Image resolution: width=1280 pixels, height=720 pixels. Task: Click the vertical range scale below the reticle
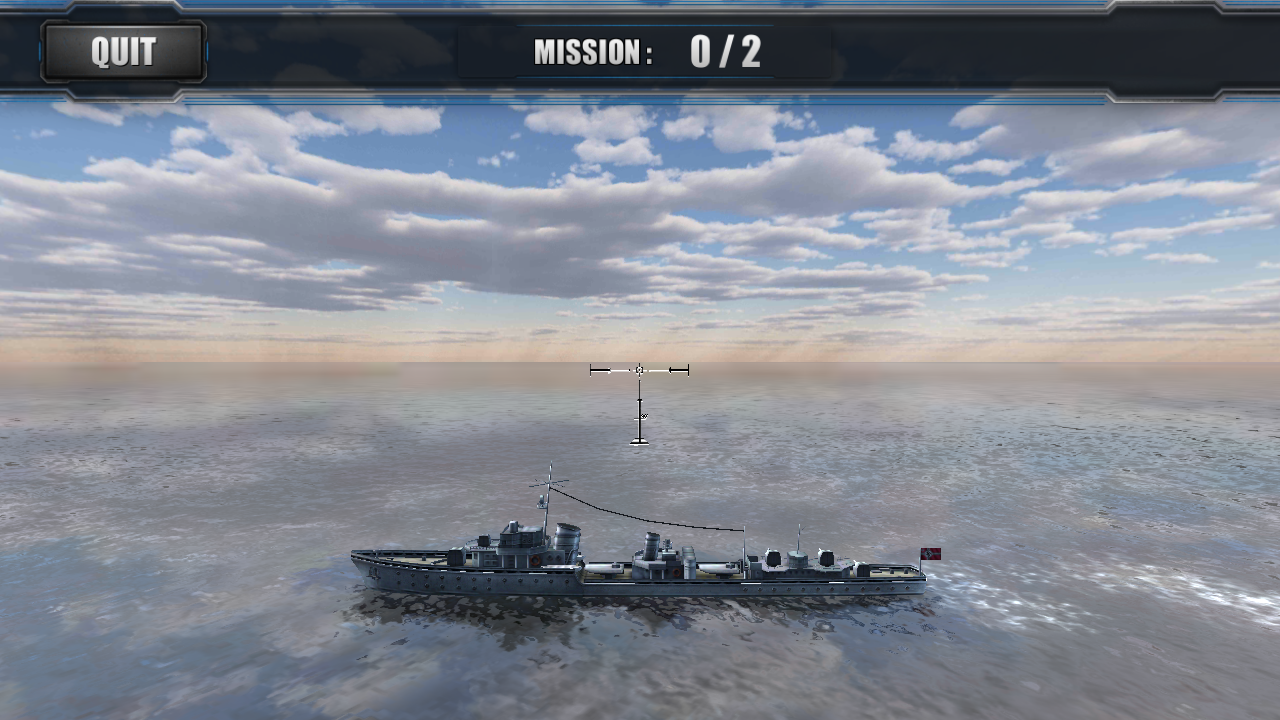(640, 412)
